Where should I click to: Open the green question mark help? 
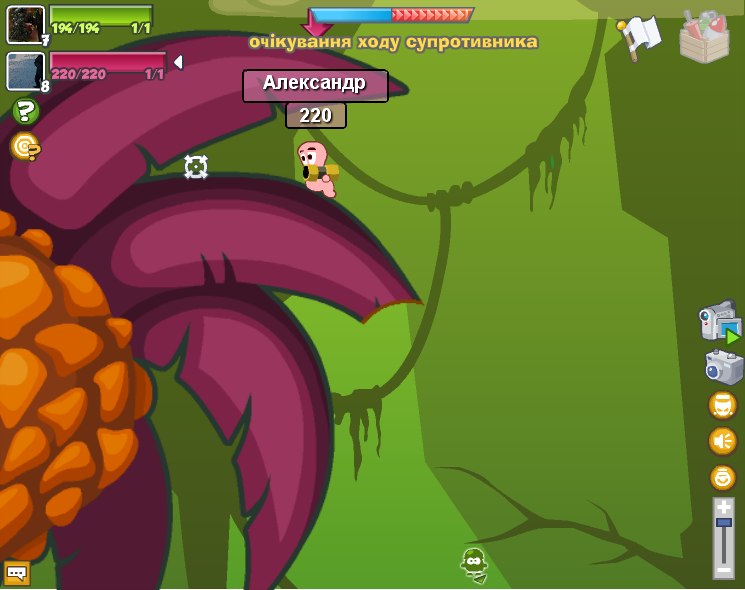pyautogui.click(x=25, y=111)
